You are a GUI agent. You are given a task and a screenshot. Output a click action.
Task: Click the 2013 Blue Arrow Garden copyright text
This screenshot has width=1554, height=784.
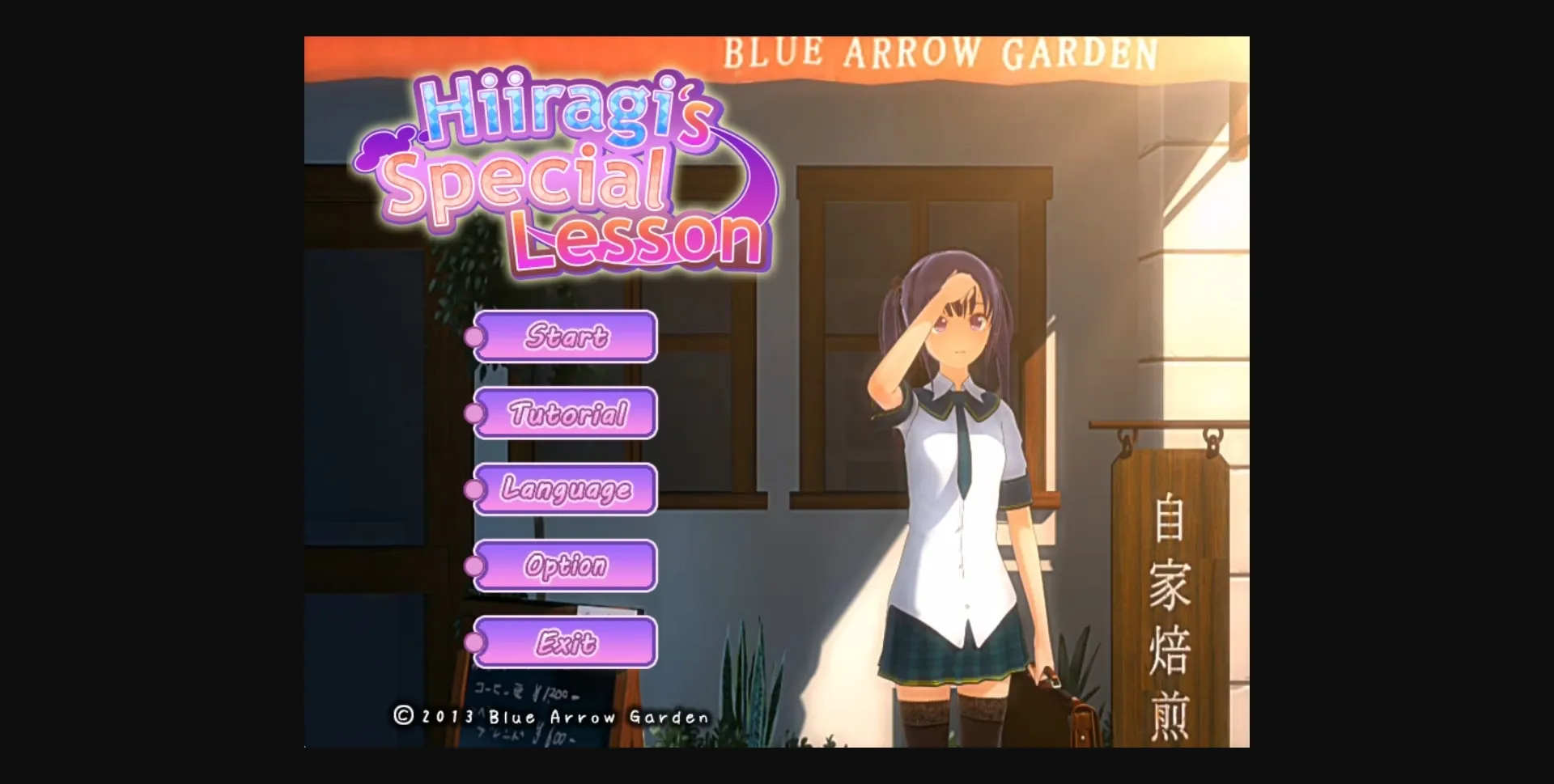(558, 715)
